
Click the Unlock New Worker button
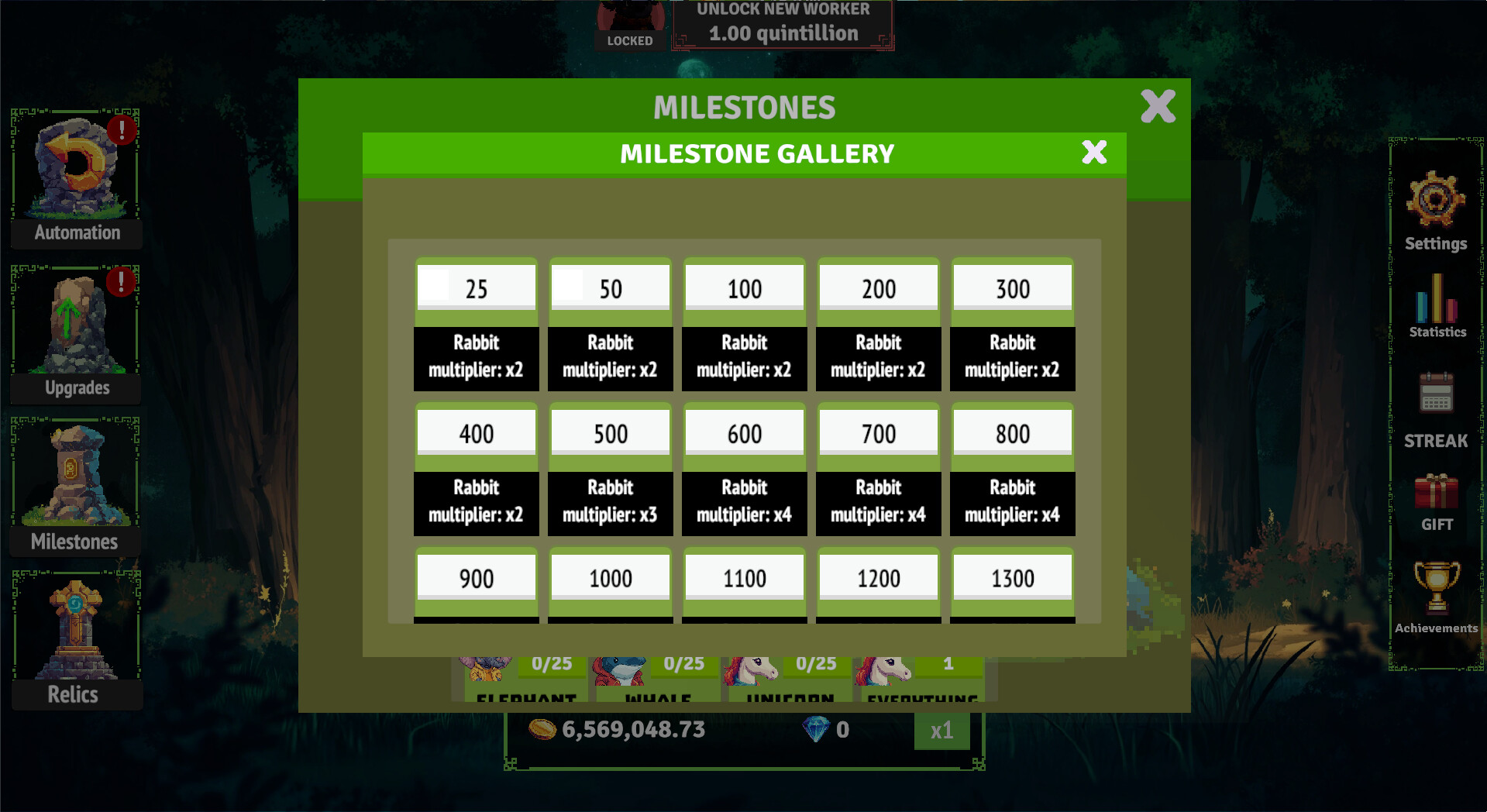point(783,23)
